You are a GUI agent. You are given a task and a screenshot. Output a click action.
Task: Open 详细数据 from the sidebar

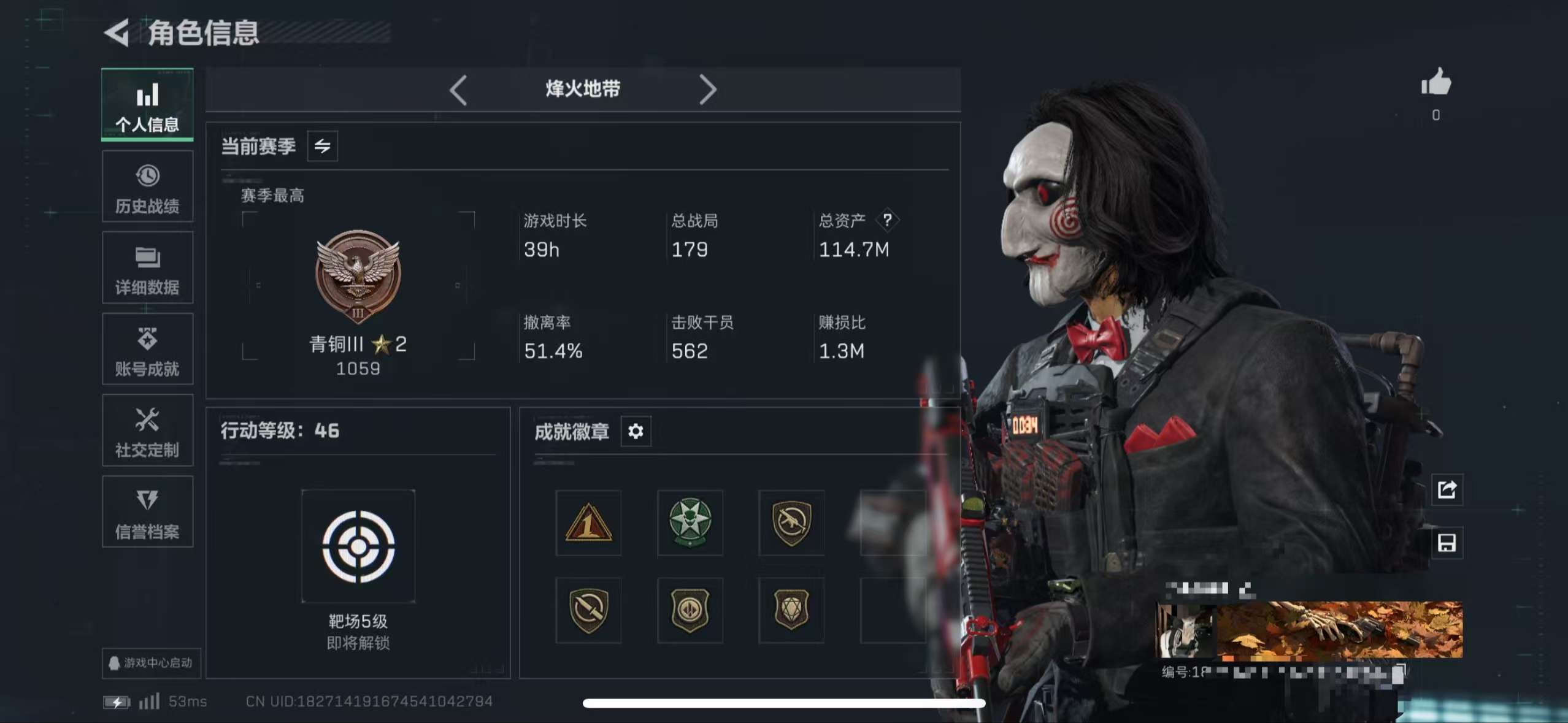(x=147, y=268)
